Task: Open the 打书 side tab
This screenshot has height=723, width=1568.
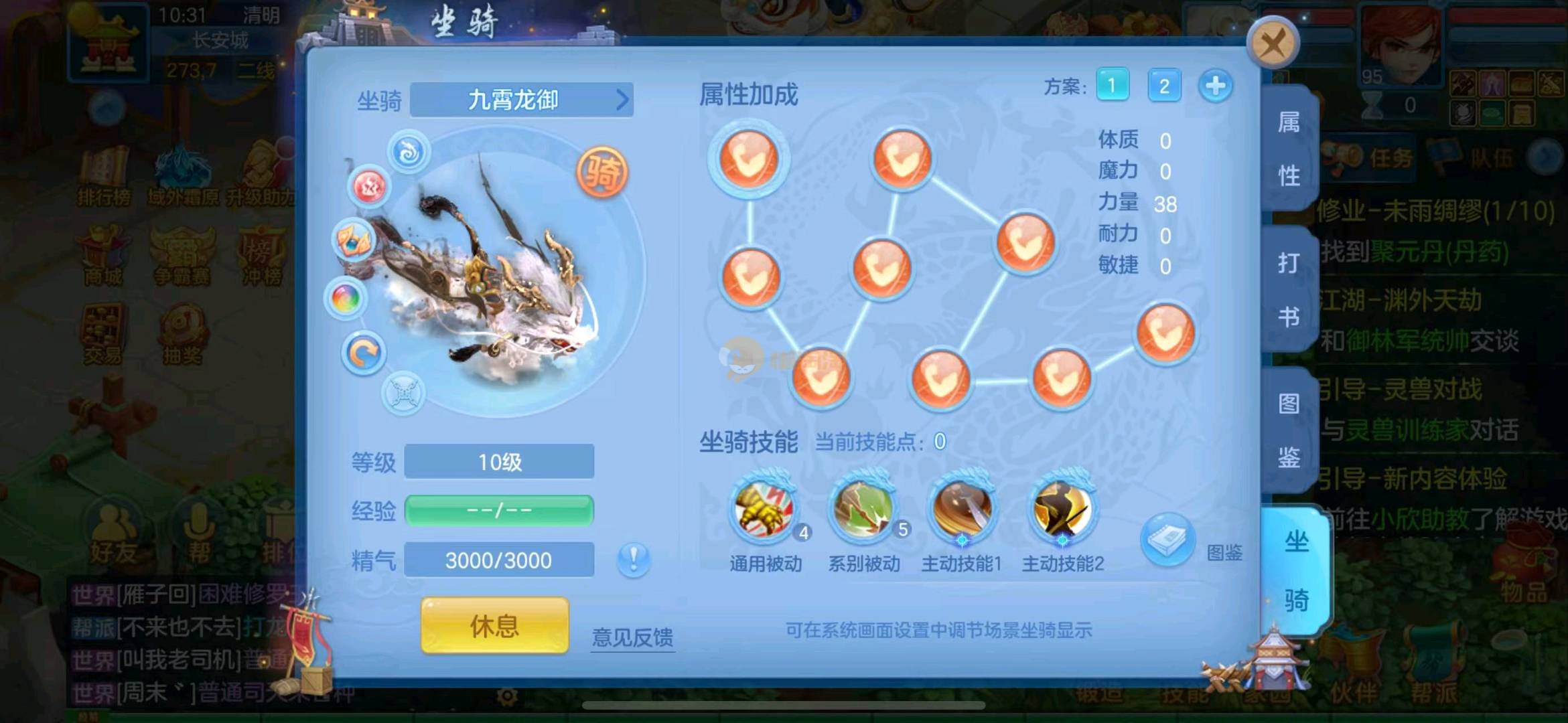Action: 1289,289
